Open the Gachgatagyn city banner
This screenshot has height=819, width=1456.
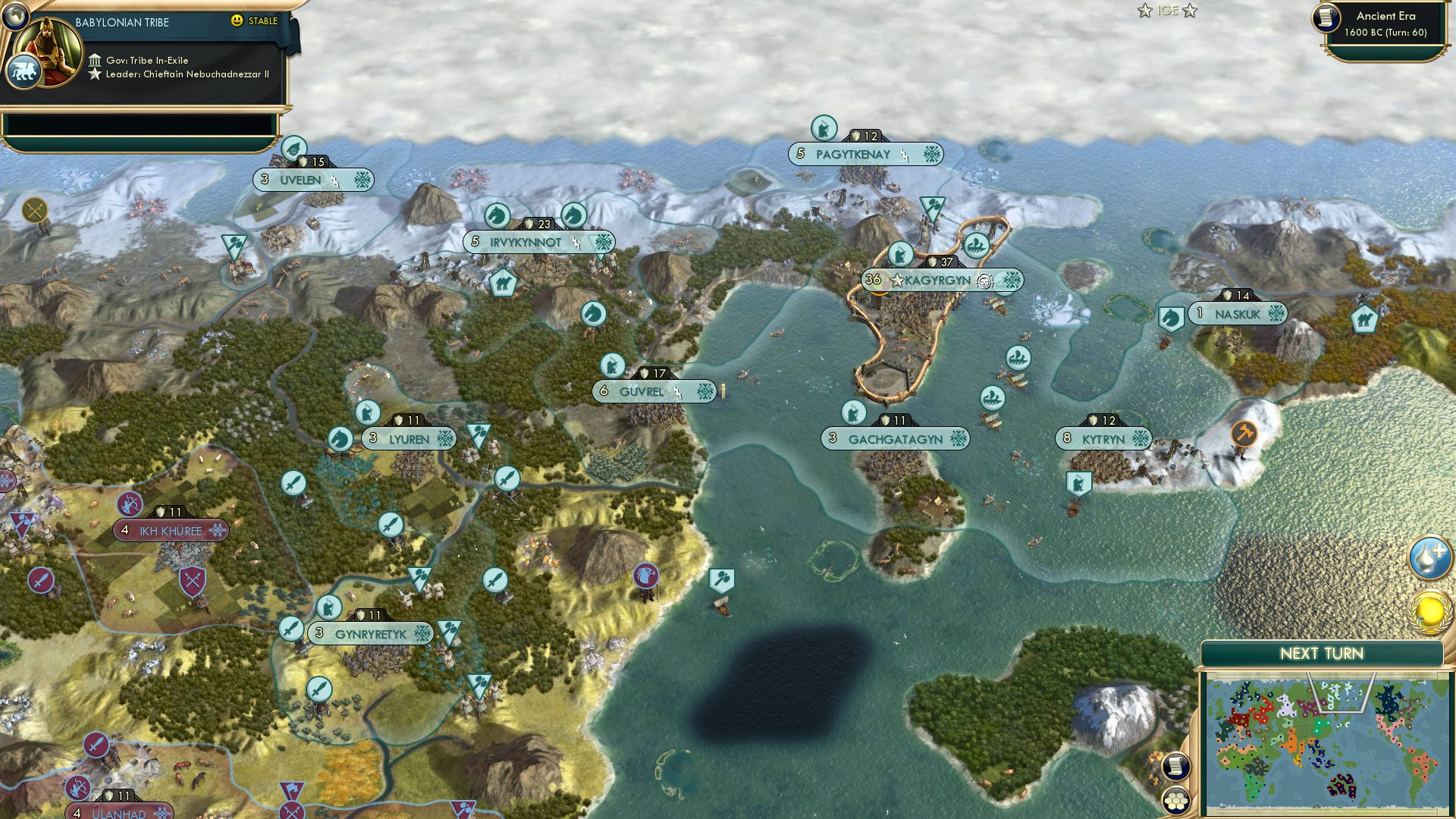coord(895,438)
